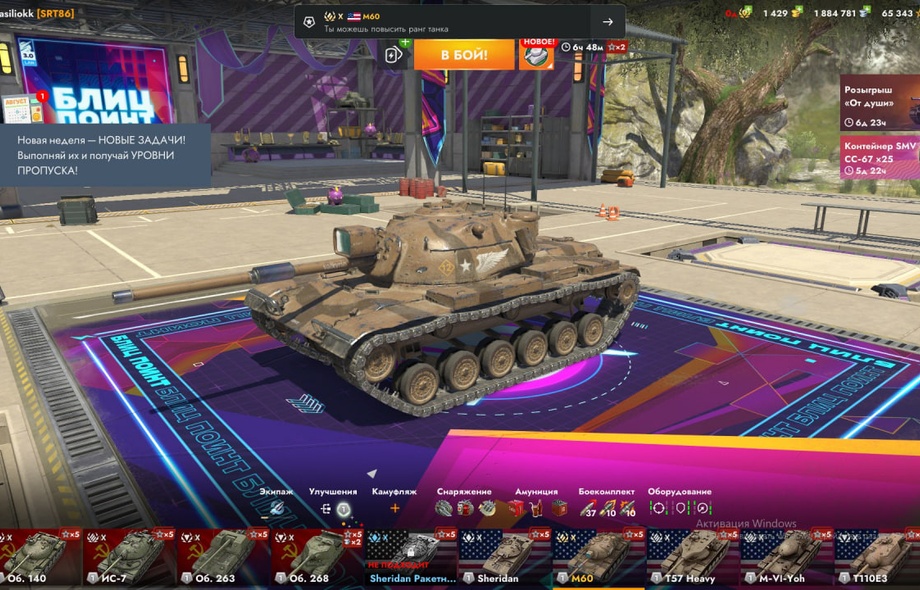Image resolution: width=920 pixels, height=590 pixels.
Task: Open the Контейнер SMV CC-67 offer
Action: click(x=880, y=158)
